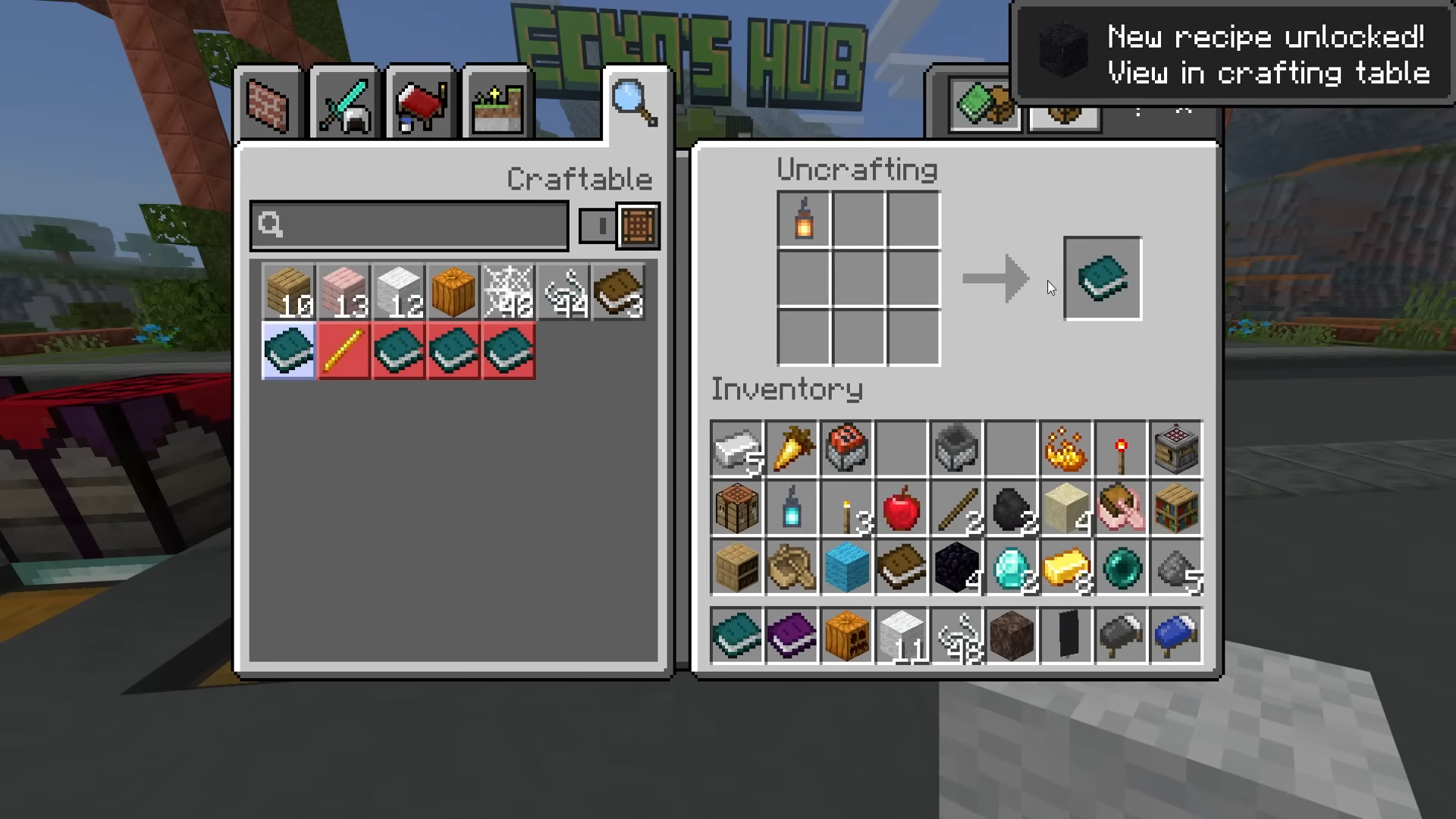Open the grass block nature tab
The image size is (1456, 819).
(x=497, y=104)
